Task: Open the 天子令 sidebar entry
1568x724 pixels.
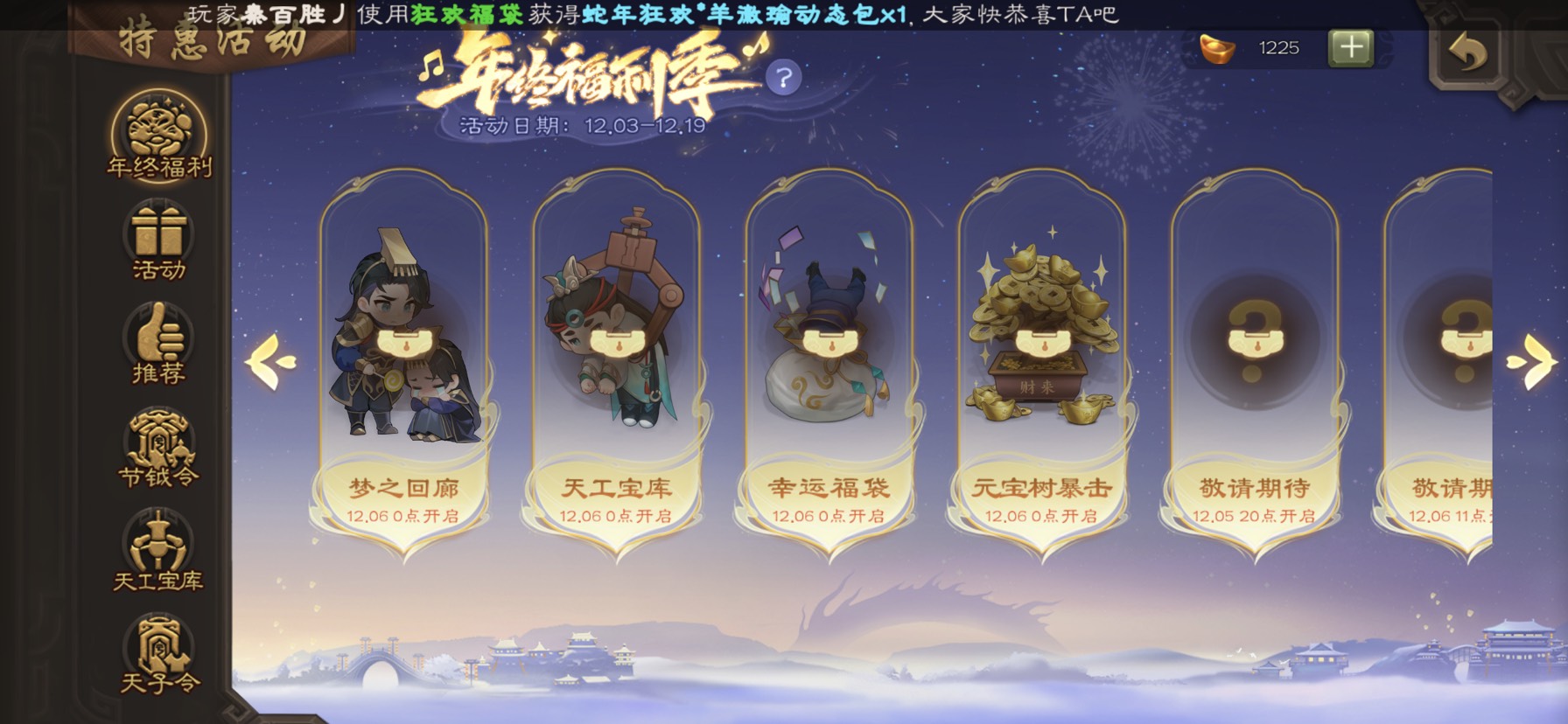Action: coord(158,654)
